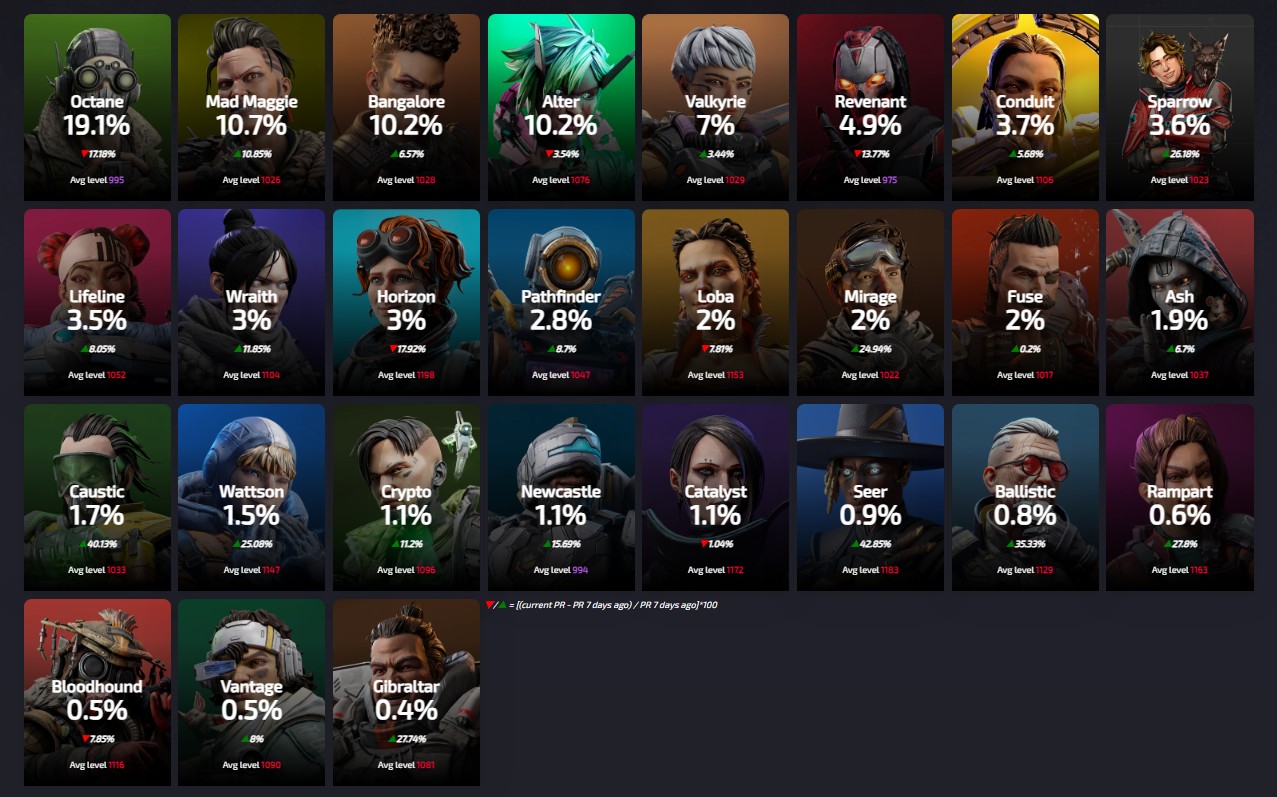This screenshot has height=797, width=1277.
Task: Click the Rampart legend tile
Action: tap(1179, 497)
